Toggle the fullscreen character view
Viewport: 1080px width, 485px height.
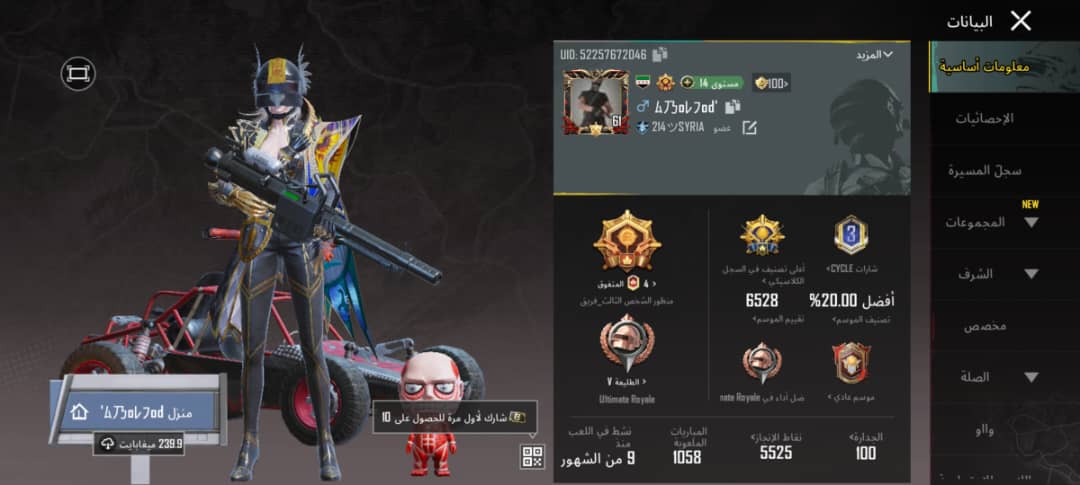coord(77,72)
